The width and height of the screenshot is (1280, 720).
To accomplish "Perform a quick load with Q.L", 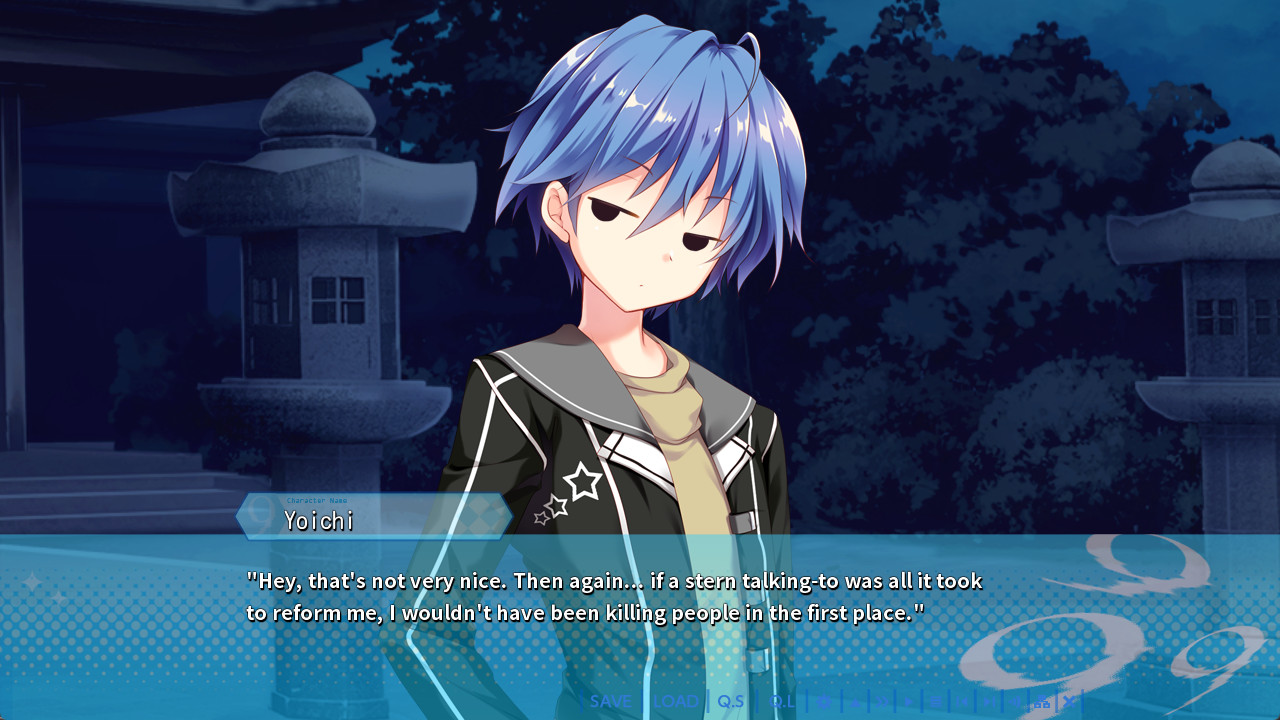I will click(783, 701).
